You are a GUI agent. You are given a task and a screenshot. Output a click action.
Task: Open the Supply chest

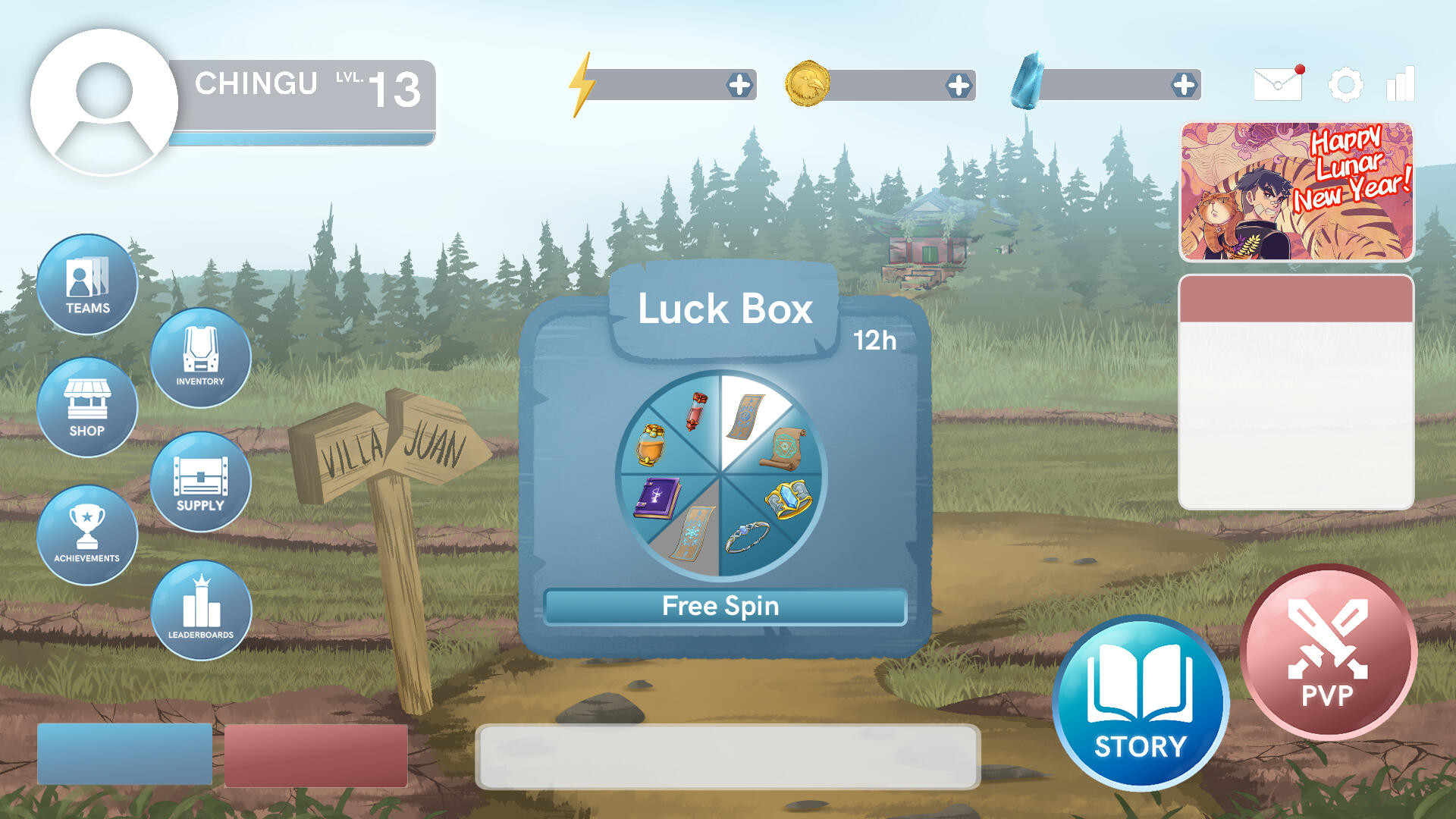[x=201, y=482]
